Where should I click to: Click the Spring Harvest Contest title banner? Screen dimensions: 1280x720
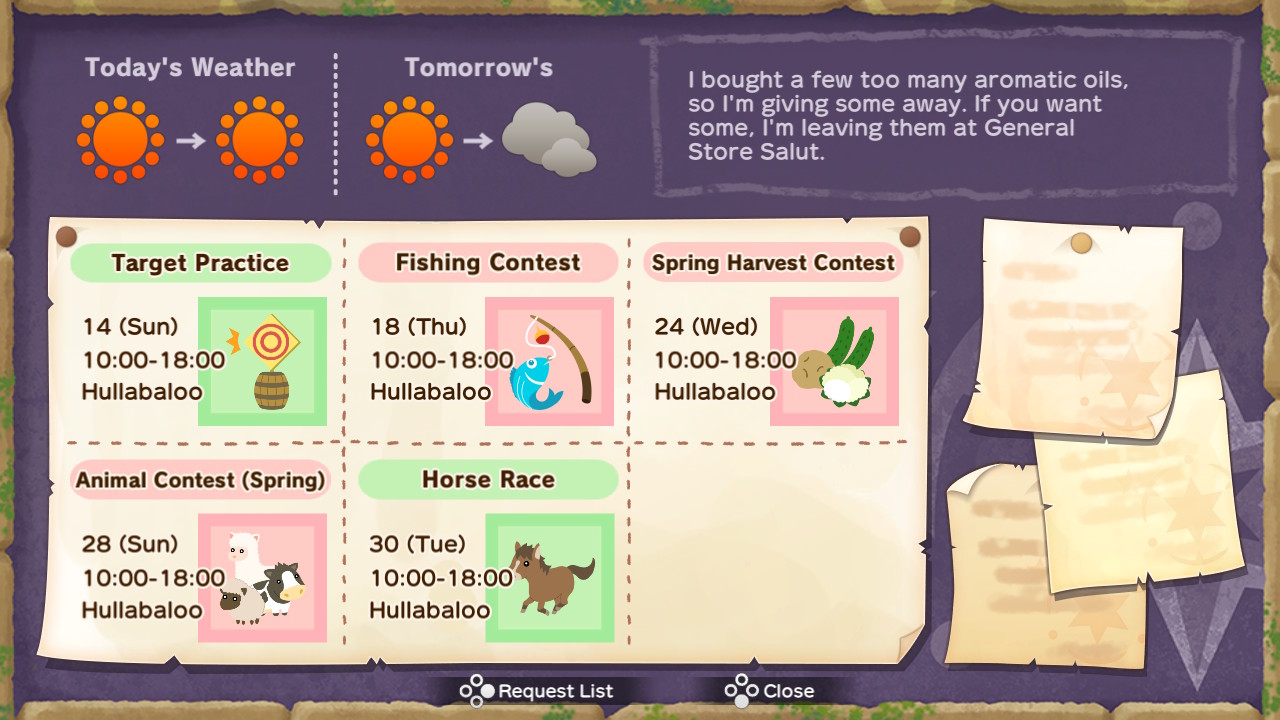[x=773, y=262]
